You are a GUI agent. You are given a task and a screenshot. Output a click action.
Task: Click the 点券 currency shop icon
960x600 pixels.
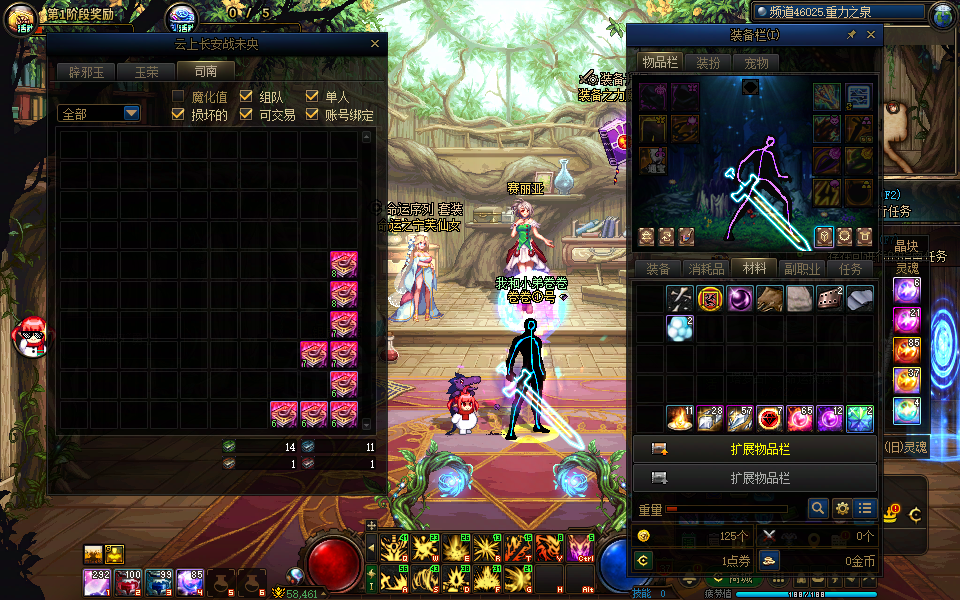click(644, 561)
